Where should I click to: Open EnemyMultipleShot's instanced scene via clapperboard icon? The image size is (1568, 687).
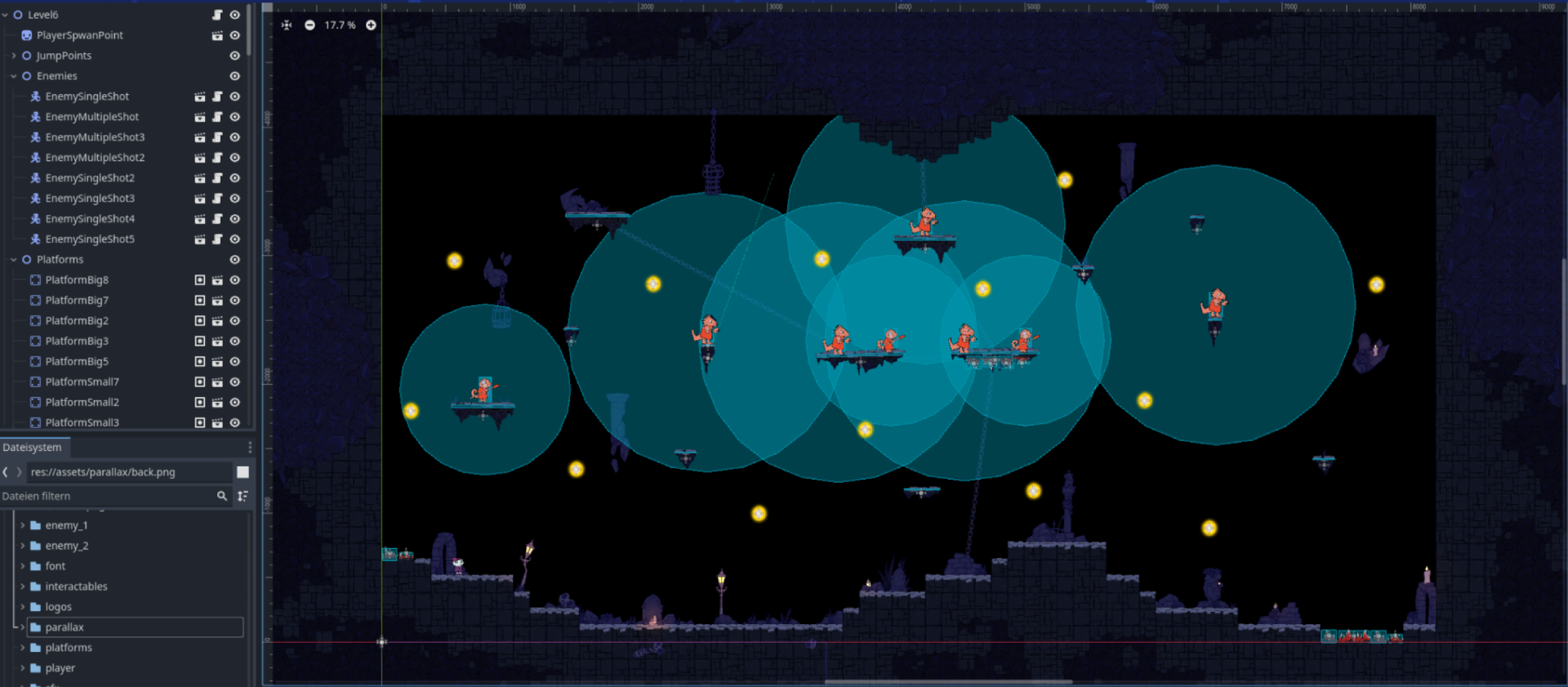click(200, 117)
